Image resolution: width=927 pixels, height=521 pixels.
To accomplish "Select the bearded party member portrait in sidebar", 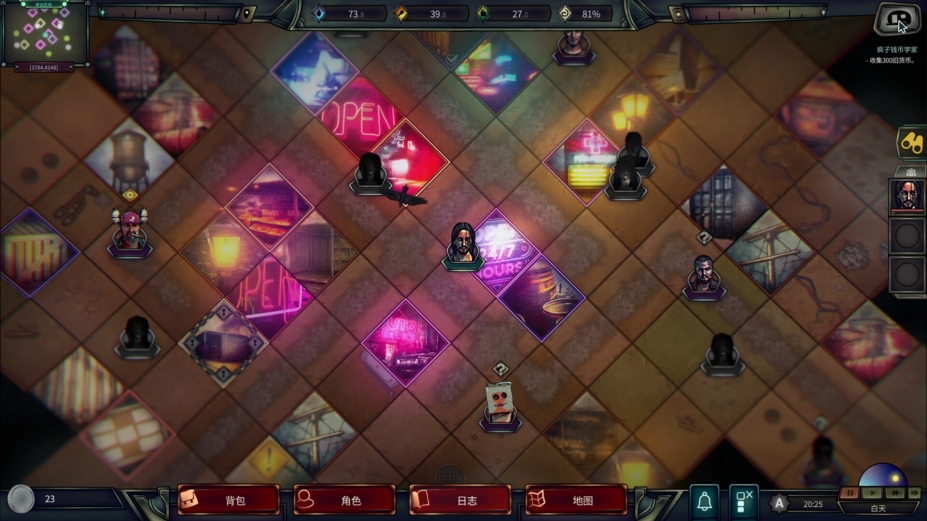I will coord(906,194).
